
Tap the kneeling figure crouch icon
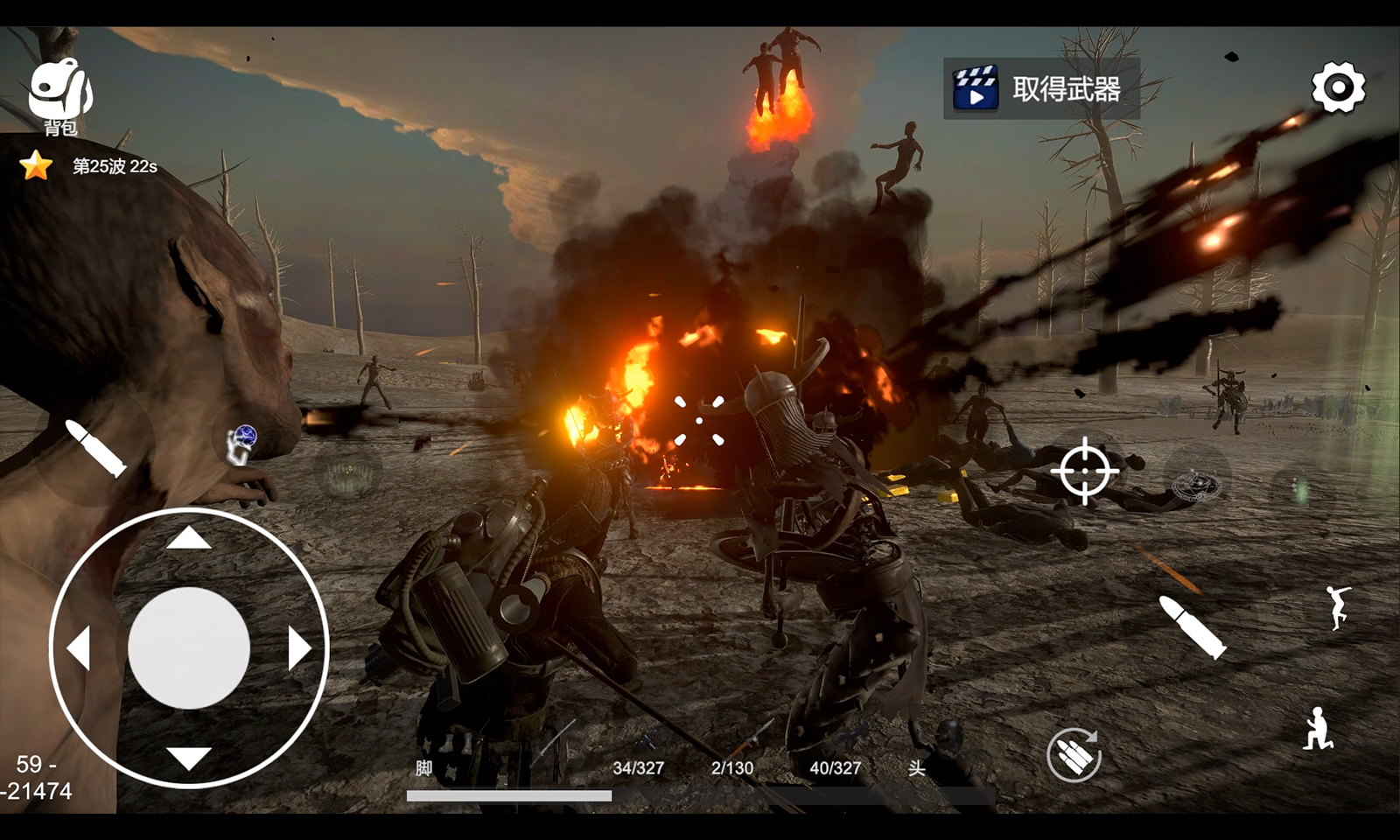[x=1317, y=729]
